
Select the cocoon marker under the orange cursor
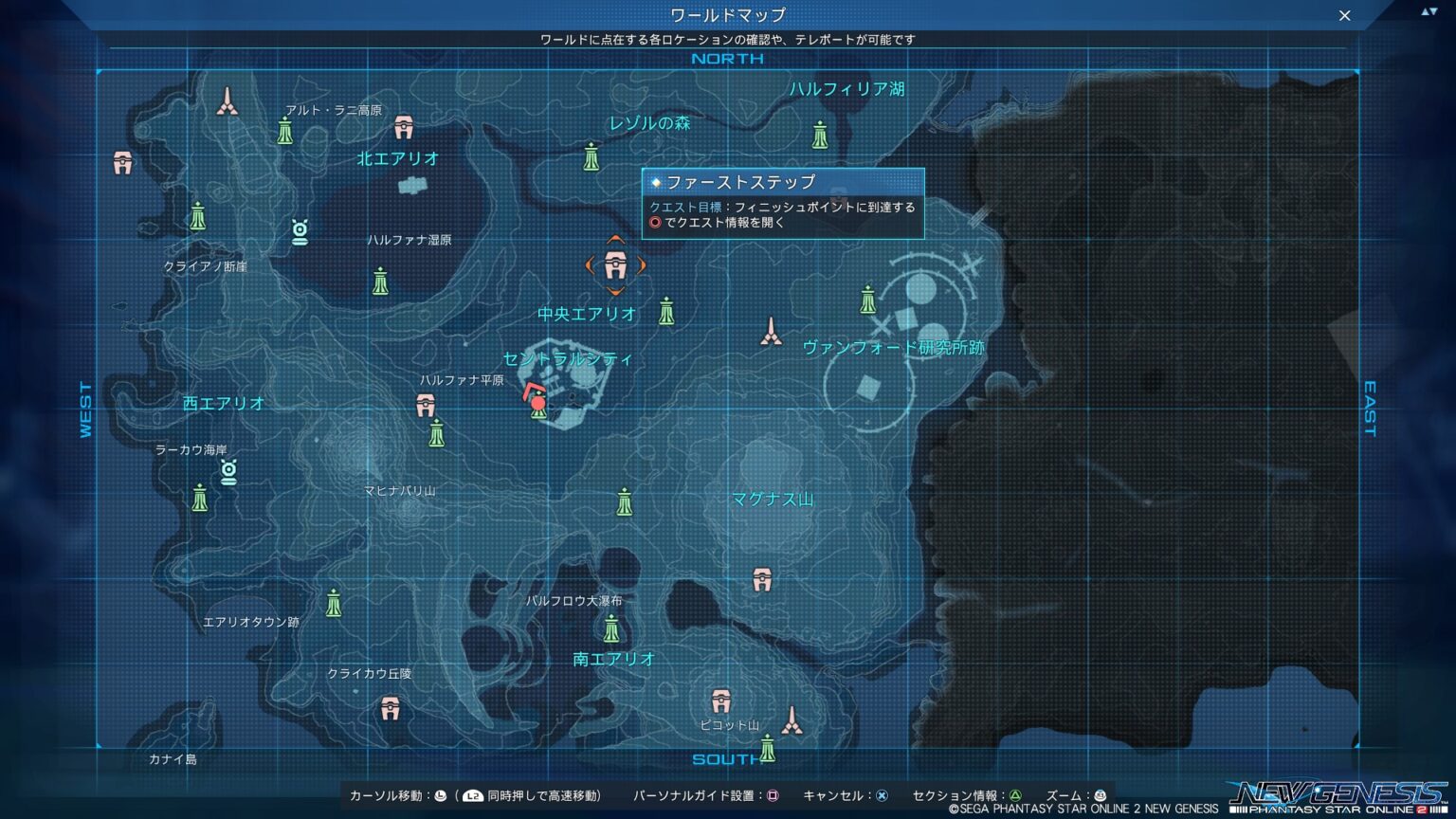click(x=615, y=266)
